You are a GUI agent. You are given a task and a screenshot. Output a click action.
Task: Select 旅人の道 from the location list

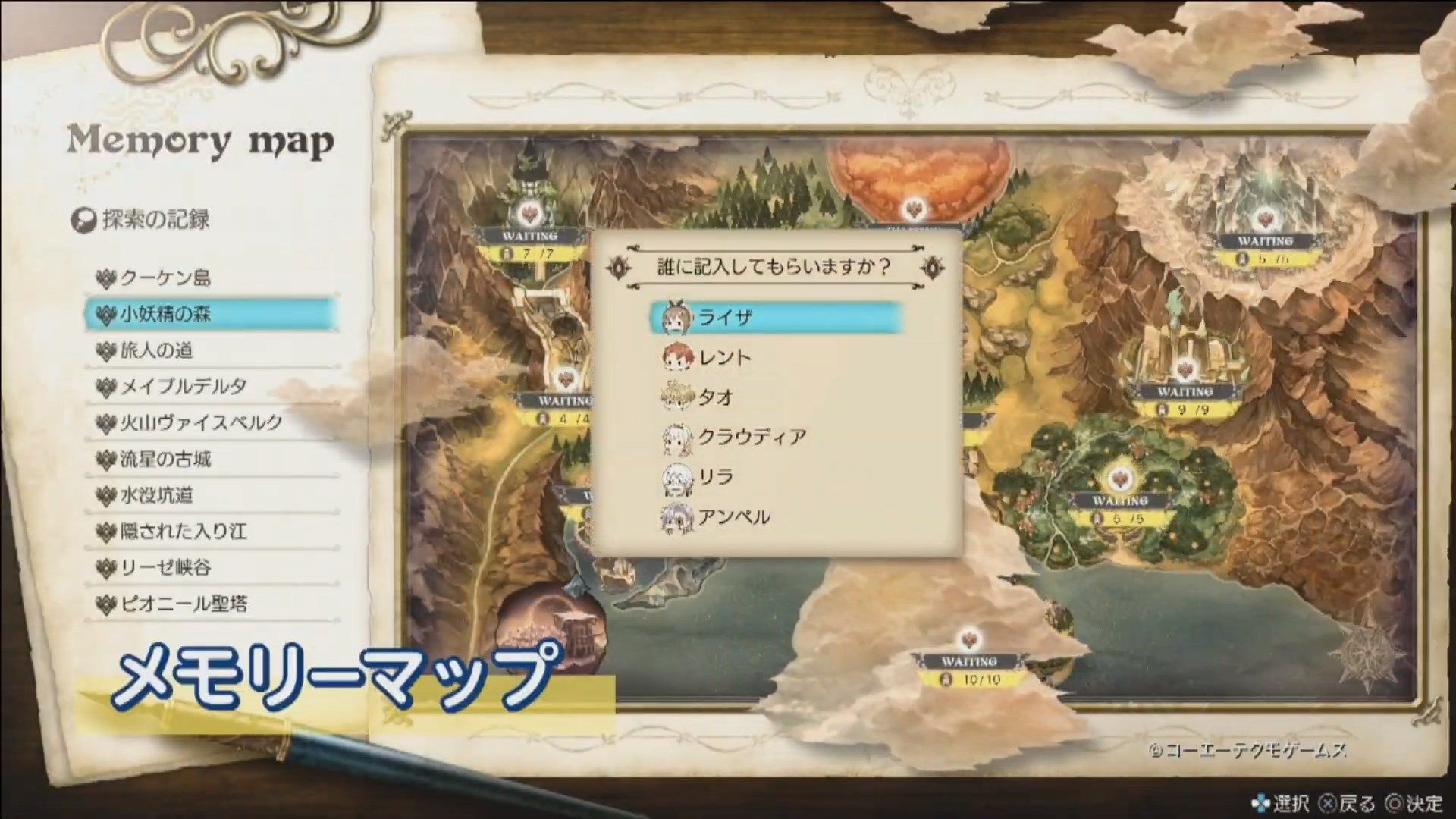click(x=159, y=351)
